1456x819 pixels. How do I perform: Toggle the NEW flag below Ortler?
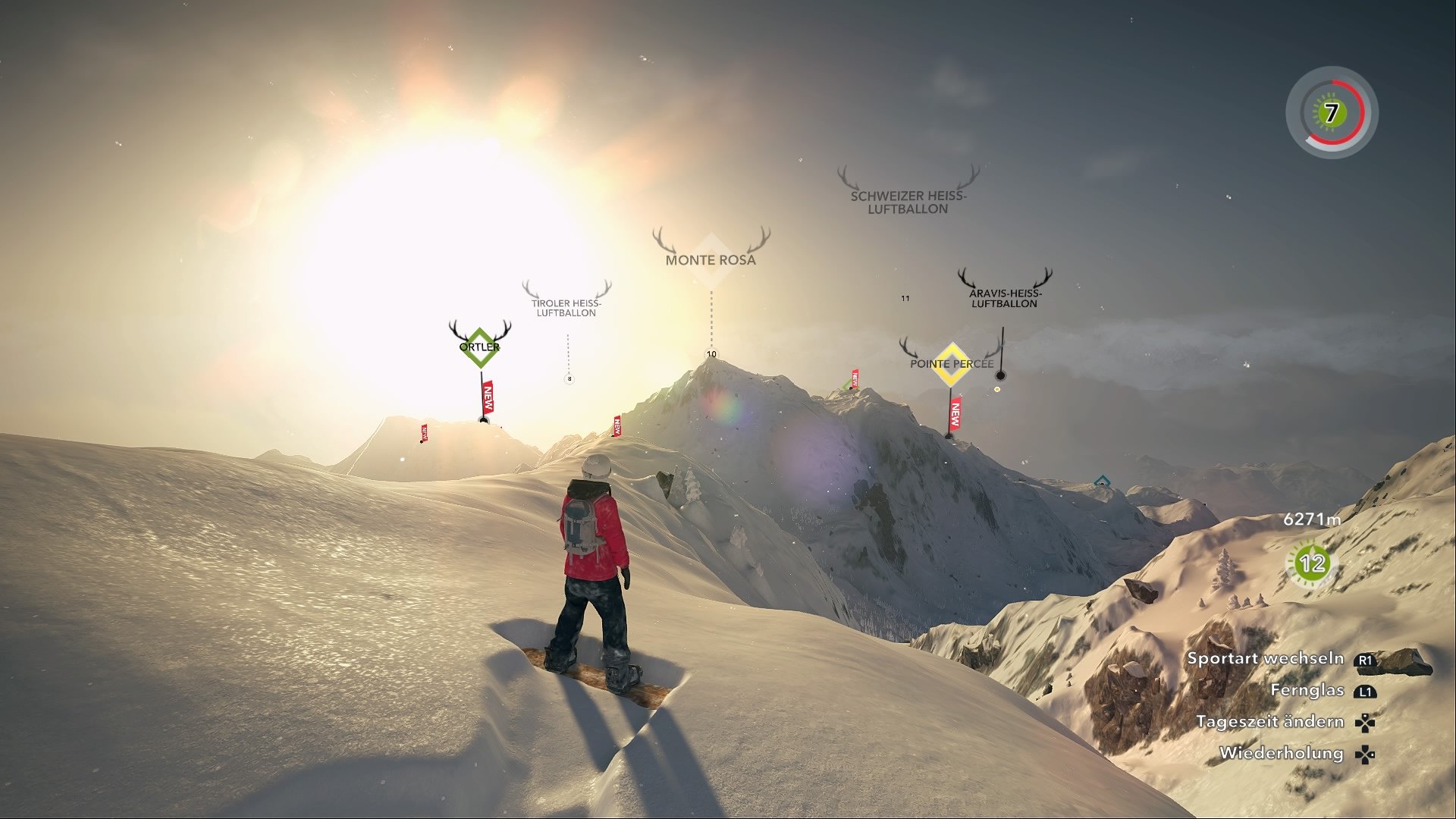pos(487,397)
